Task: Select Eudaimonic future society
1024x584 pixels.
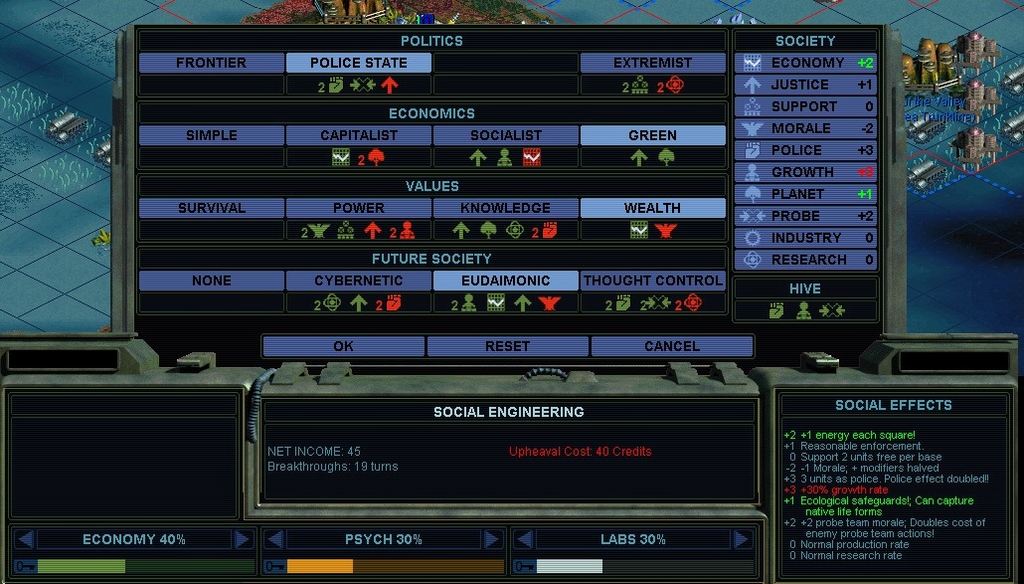Action: click(505, 281)
